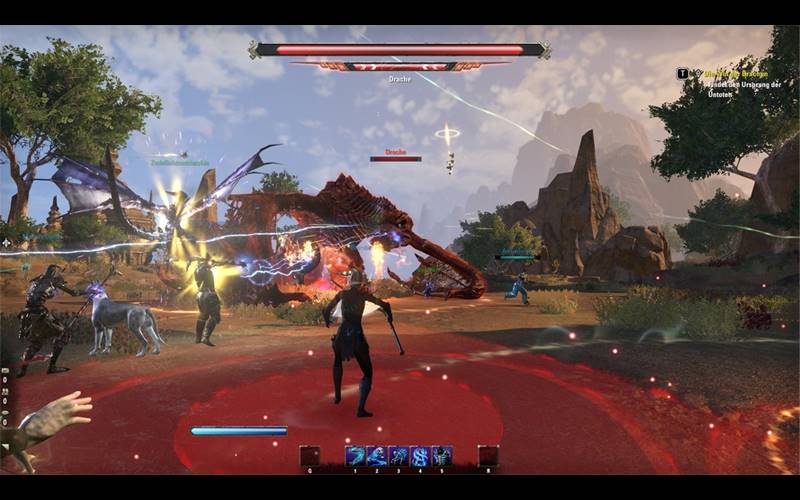Use the blue skull creature ability in slot 2
This screenshot has height=500, width=800.
coord(377,456)
